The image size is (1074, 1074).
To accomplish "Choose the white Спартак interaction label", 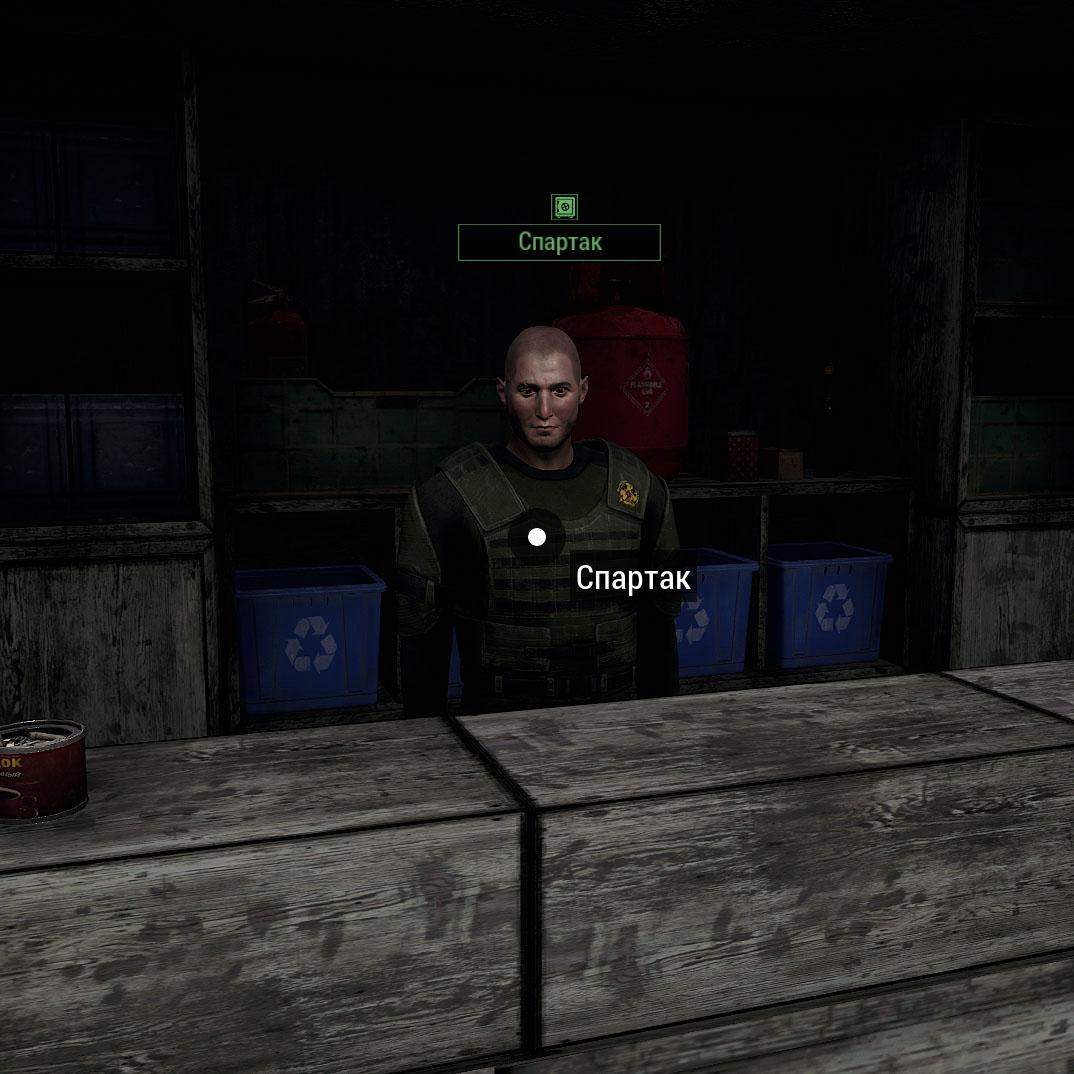I will tap(633, 578).
